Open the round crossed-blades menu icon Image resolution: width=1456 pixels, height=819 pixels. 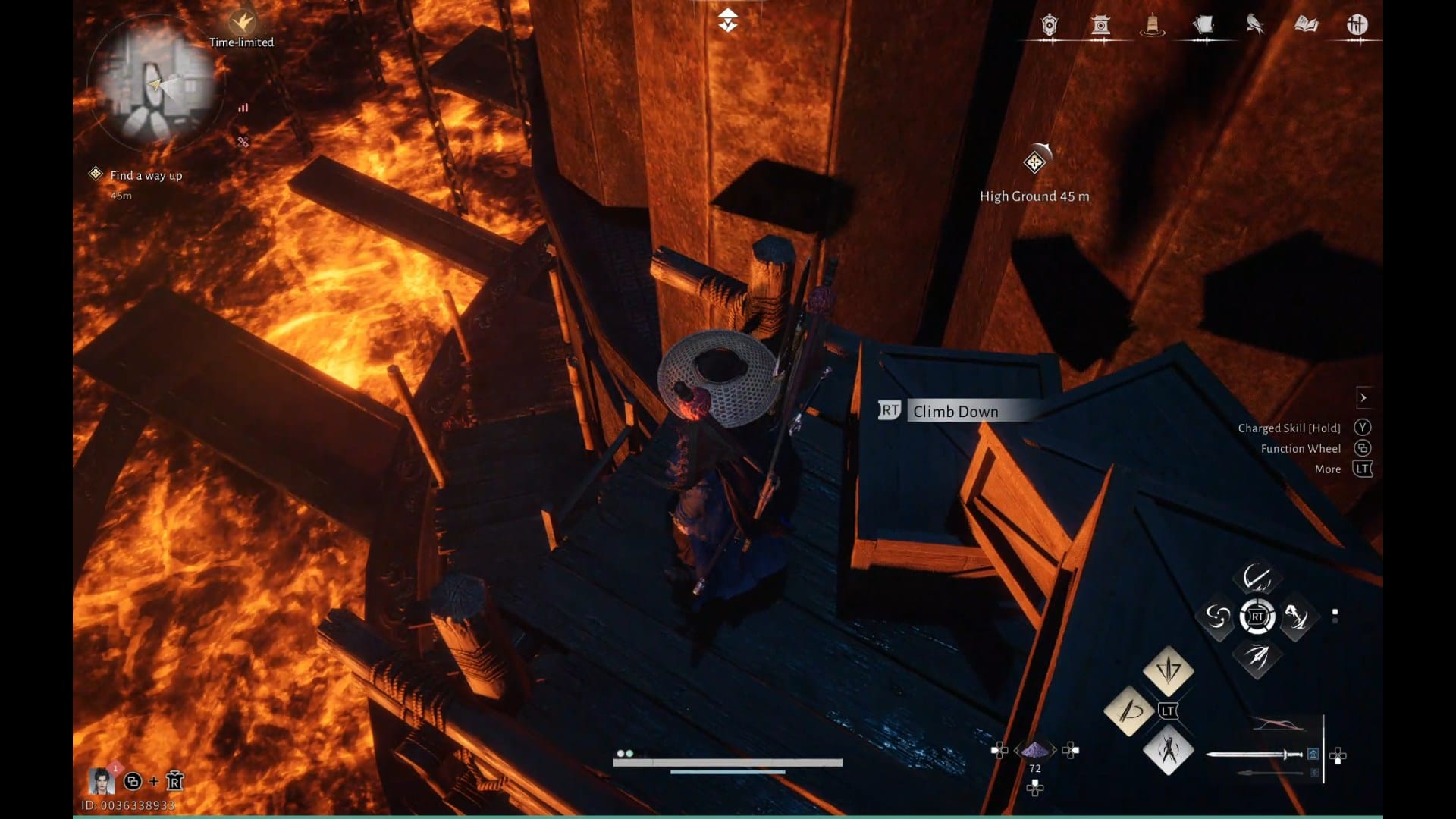click(x=1357, y=26)
